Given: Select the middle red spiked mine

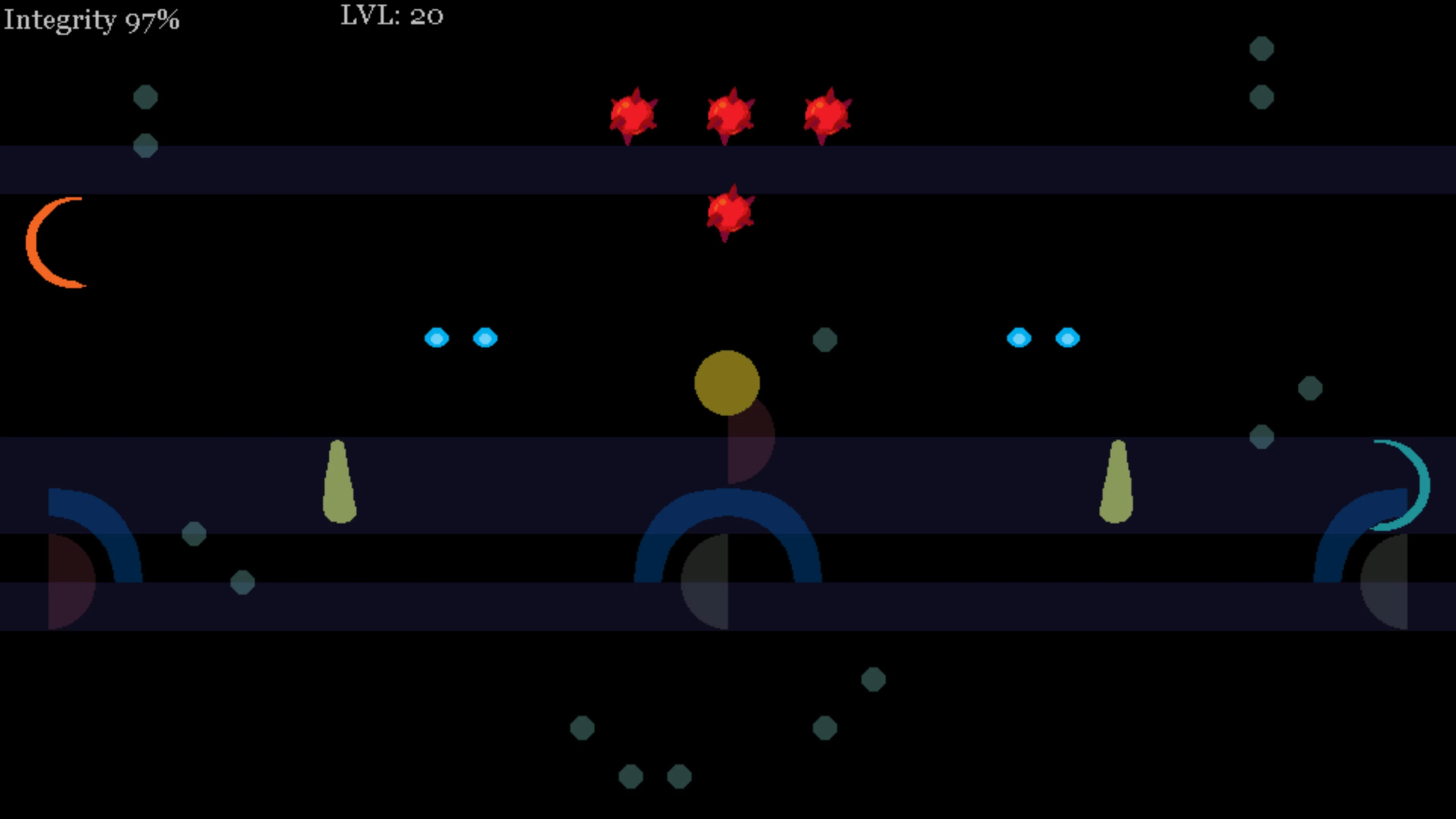Looking at the screenshot, I should pos(729,115).
